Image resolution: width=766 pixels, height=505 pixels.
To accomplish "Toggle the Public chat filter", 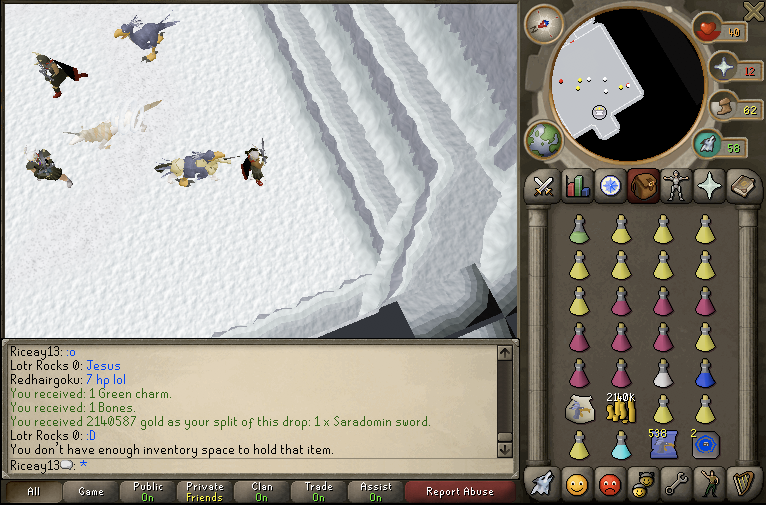I will tap(148, 491).
